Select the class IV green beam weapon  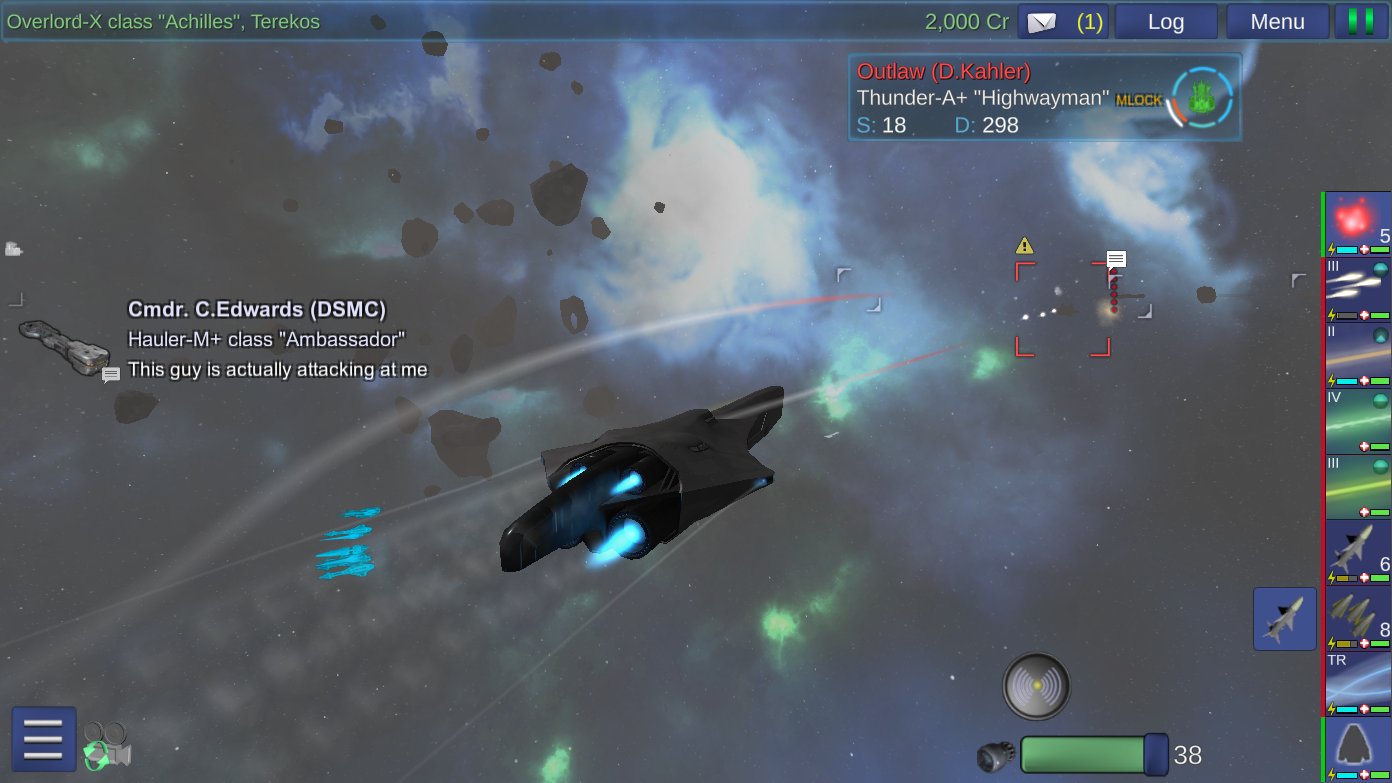[1358, 421]
